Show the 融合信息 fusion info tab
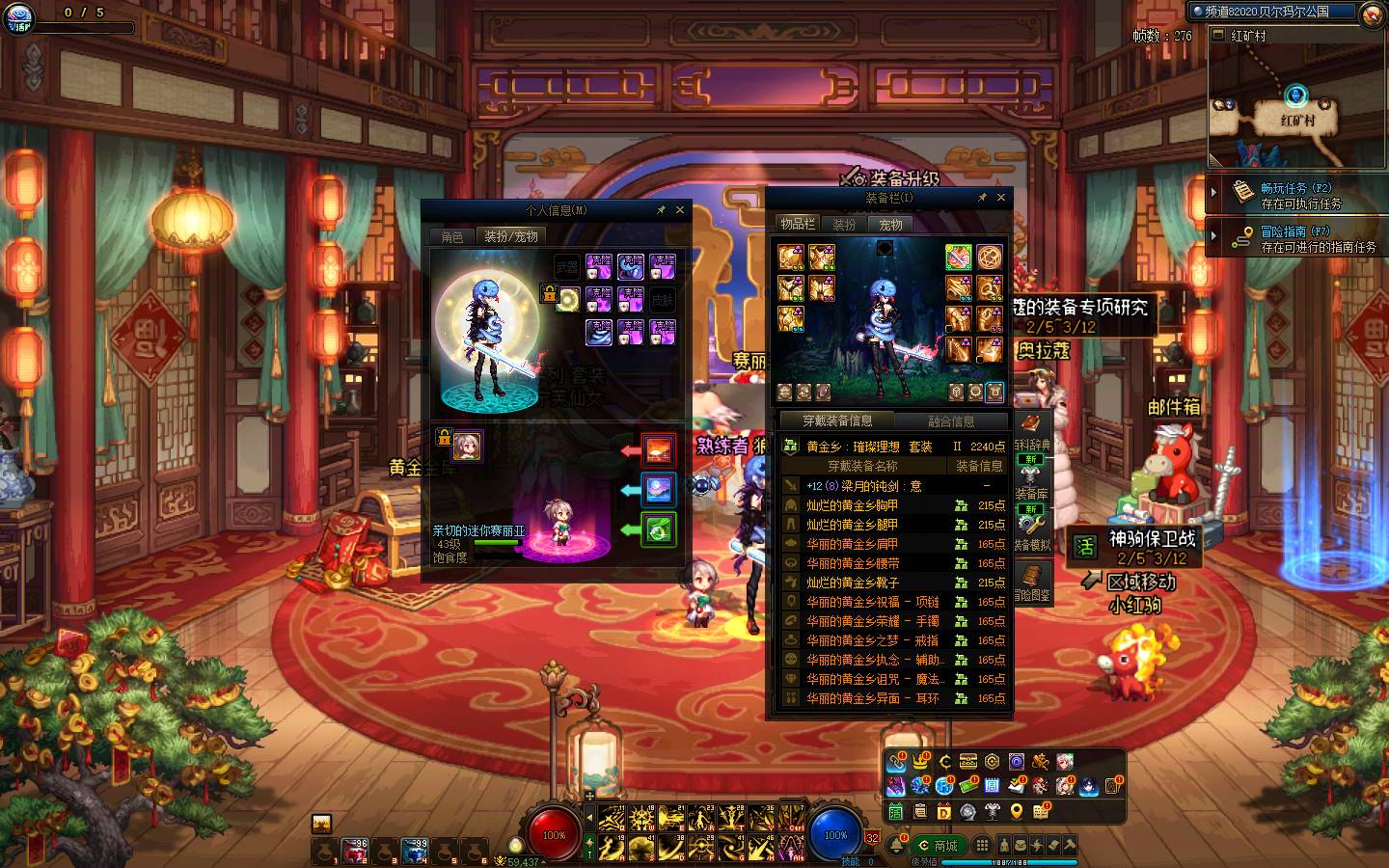Screen dimensions: 1389x868 tap(951, 420)
